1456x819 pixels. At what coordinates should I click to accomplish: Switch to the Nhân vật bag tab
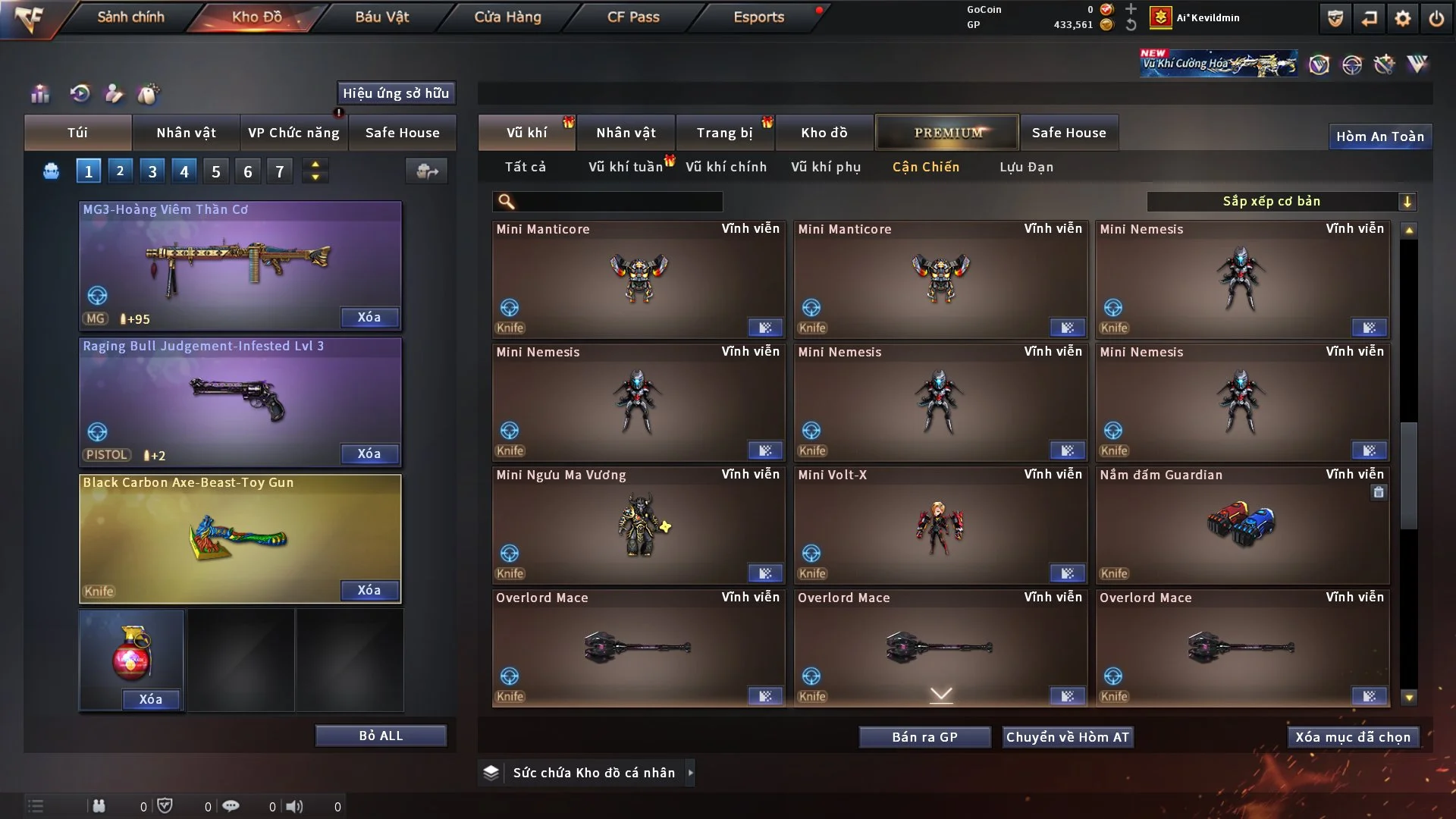[186, 133]
